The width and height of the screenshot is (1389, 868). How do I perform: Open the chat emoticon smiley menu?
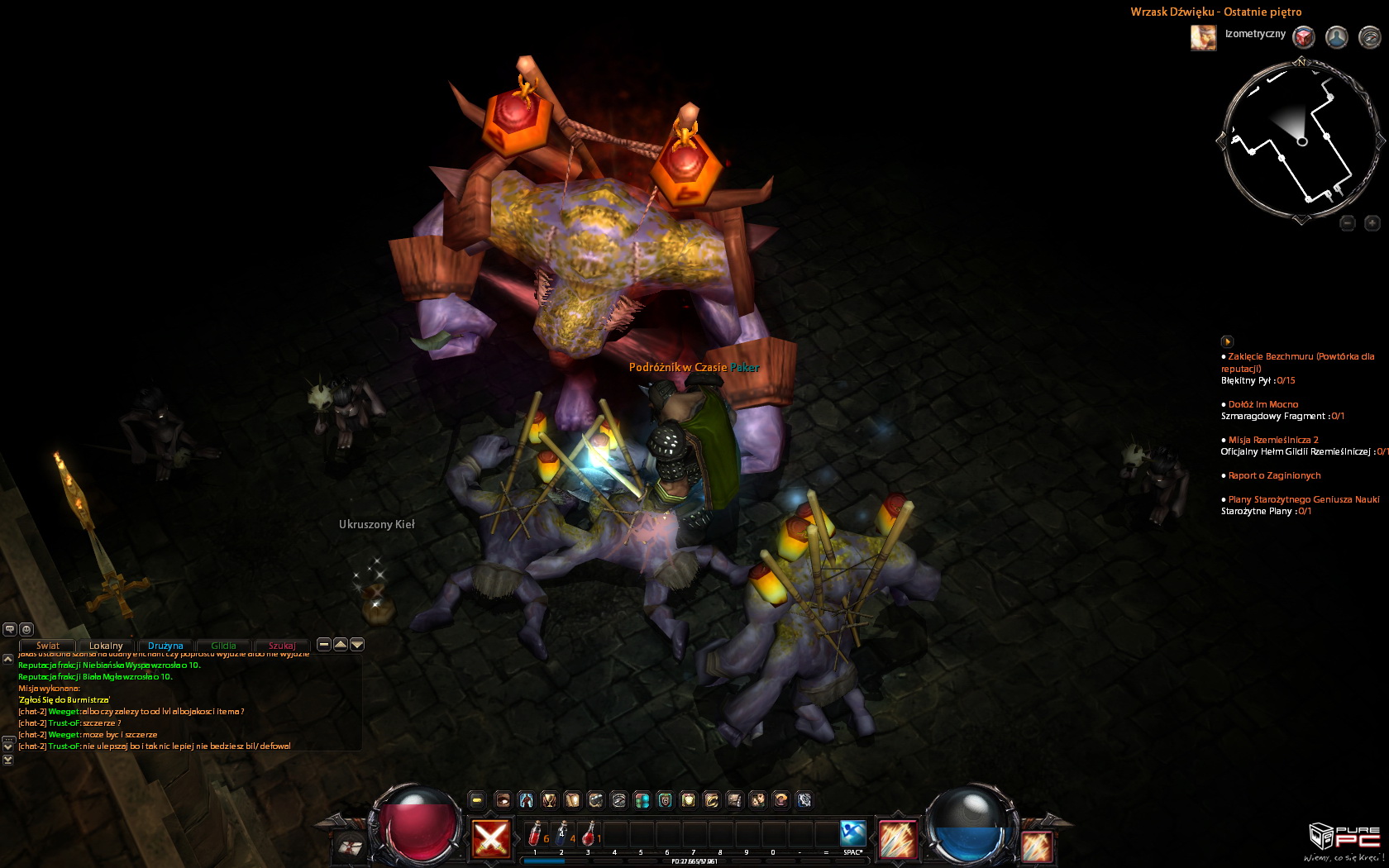click(x=26, y=629)
